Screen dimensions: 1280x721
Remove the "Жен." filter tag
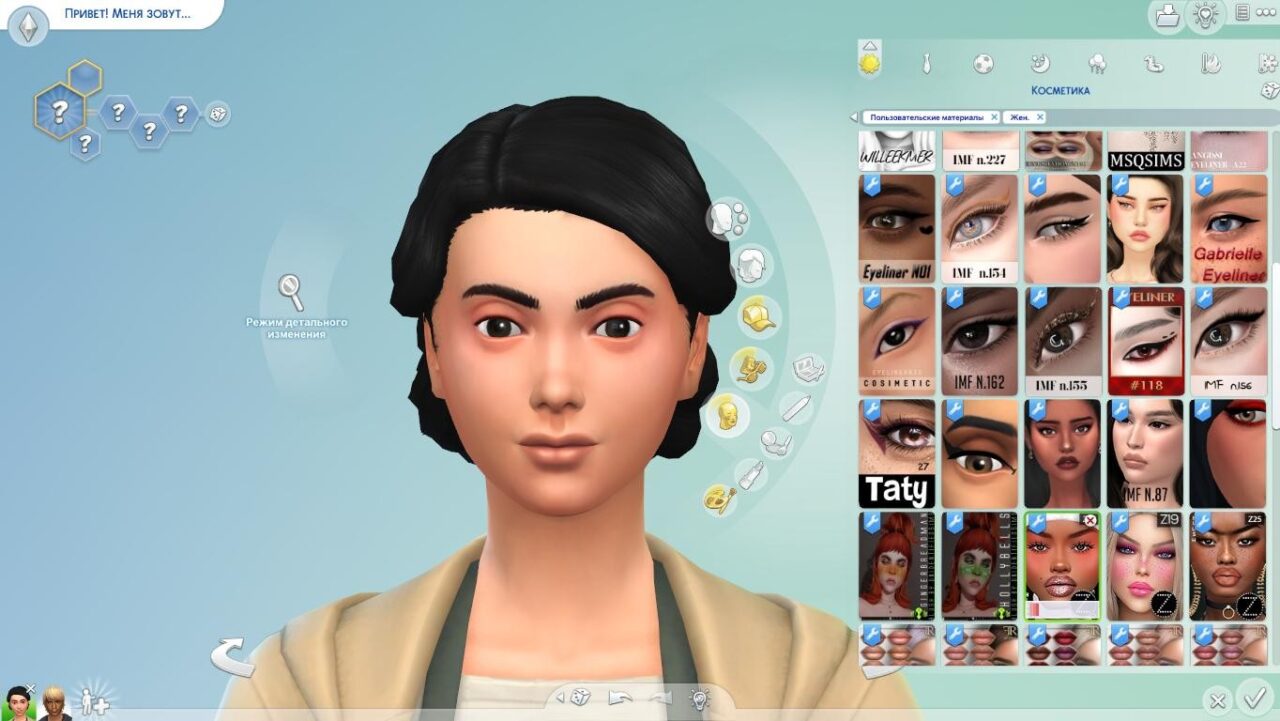(1040, 117)
